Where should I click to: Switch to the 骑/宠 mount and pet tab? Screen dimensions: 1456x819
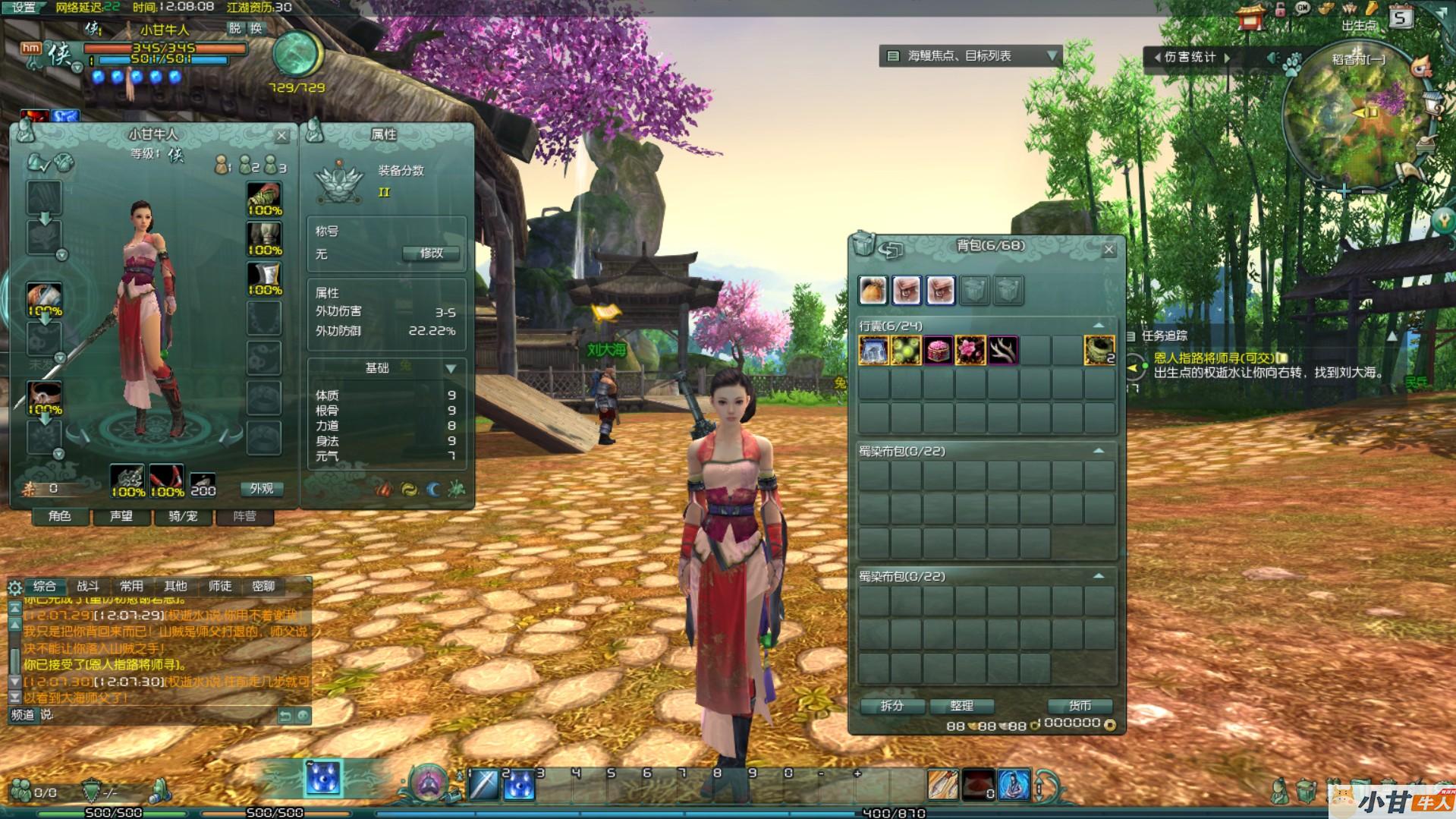coord(183,517)
